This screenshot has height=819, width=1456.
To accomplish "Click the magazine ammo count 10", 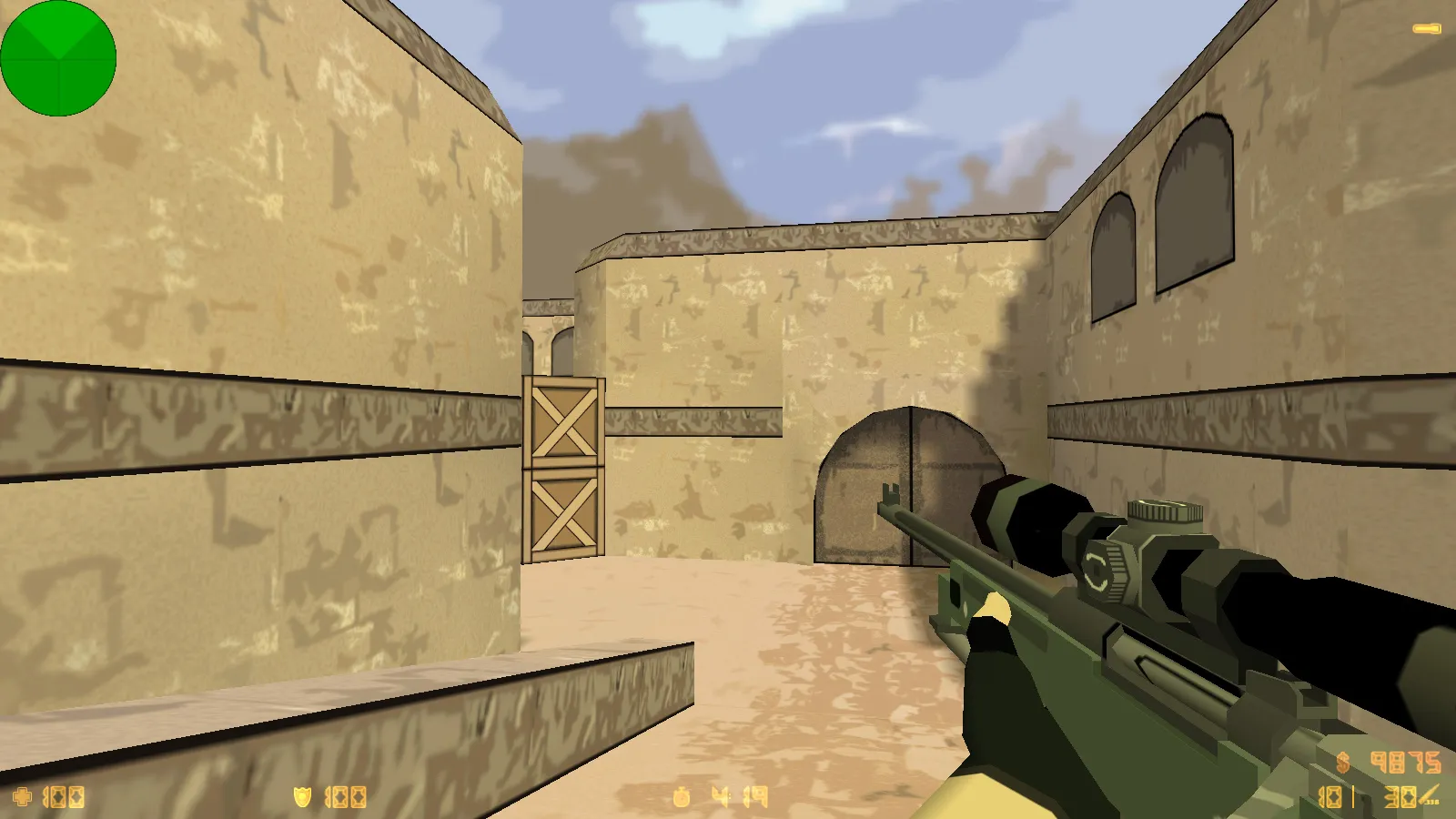I will coord(1332,797).
